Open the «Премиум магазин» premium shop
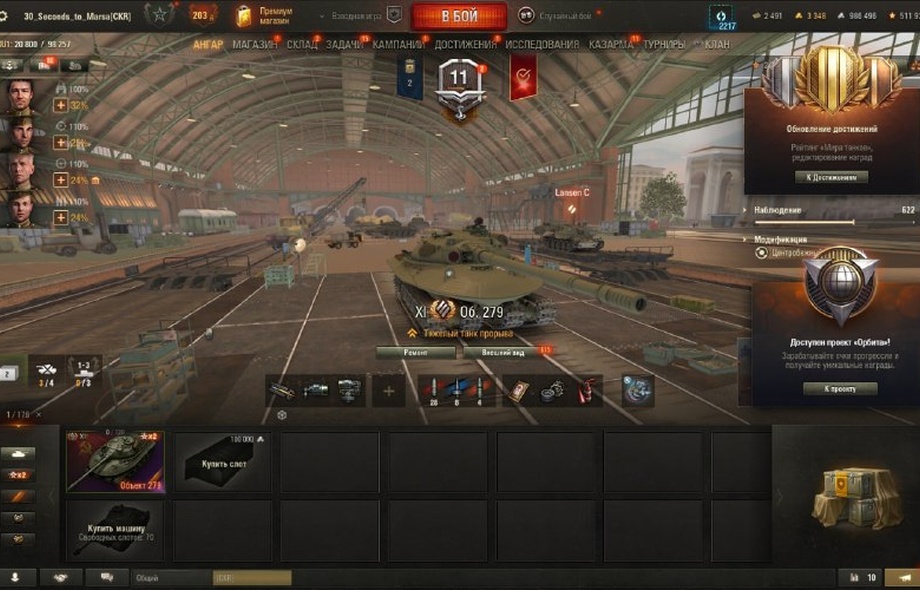 coord(261,15)
